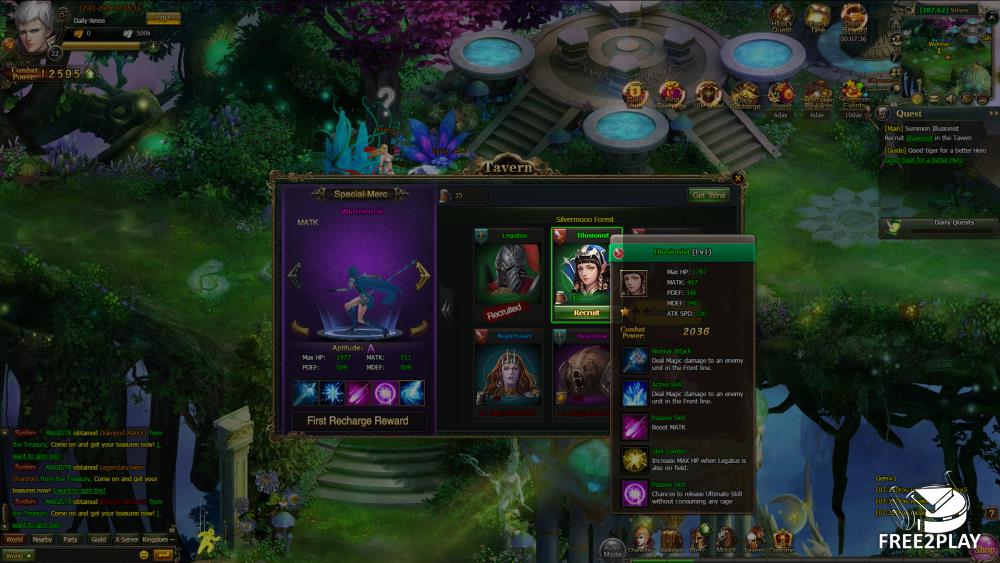Select the Legatus hero card
The height and width of the screenshot is (563, 1000).
pyautogui.click(x=509, y=275)
